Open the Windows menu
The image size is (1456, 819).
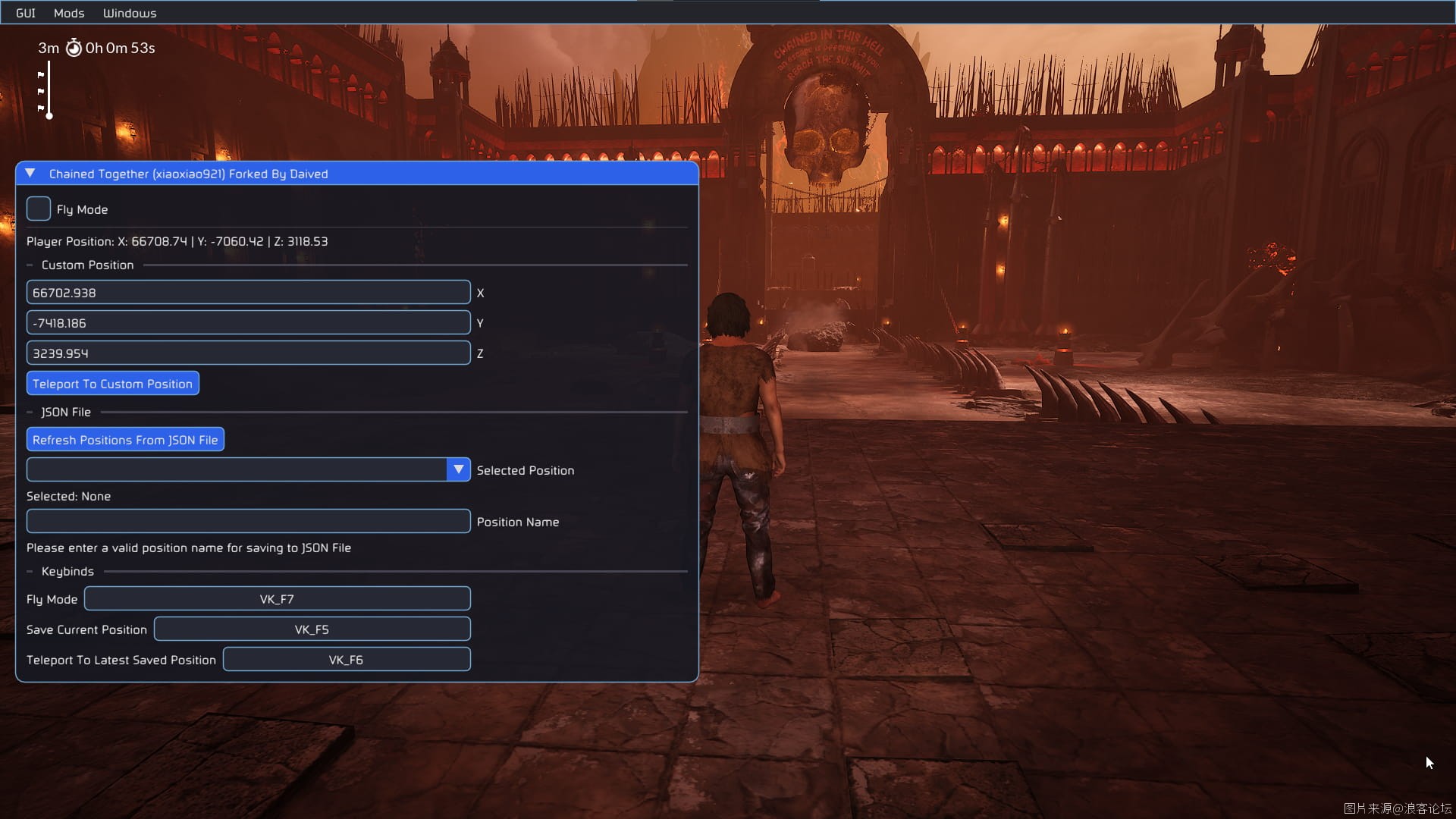click(x=130, y=13)
